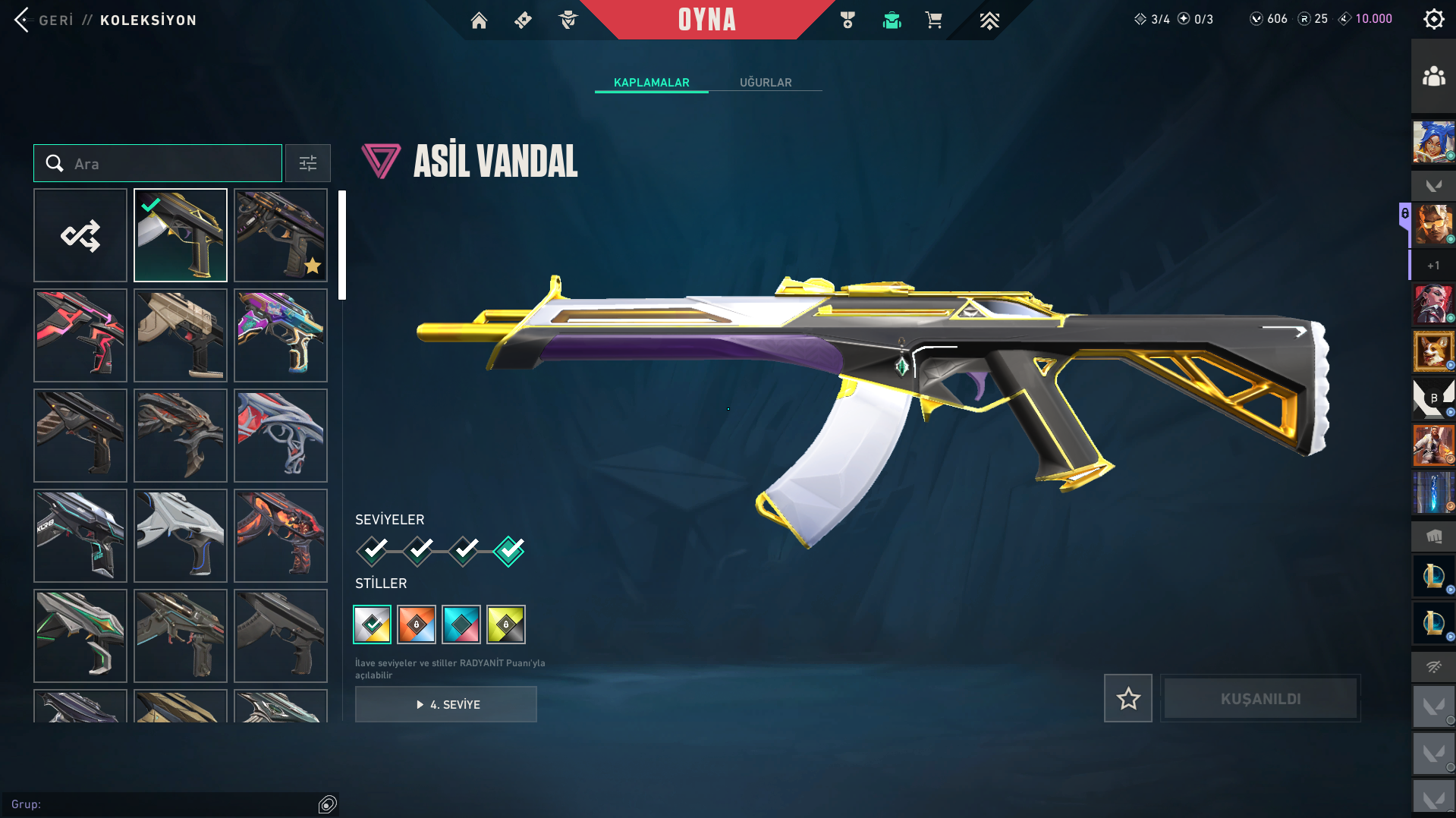Open the skin filter options
Screen dimensions: 1456x818
click(x=307, y=163)
